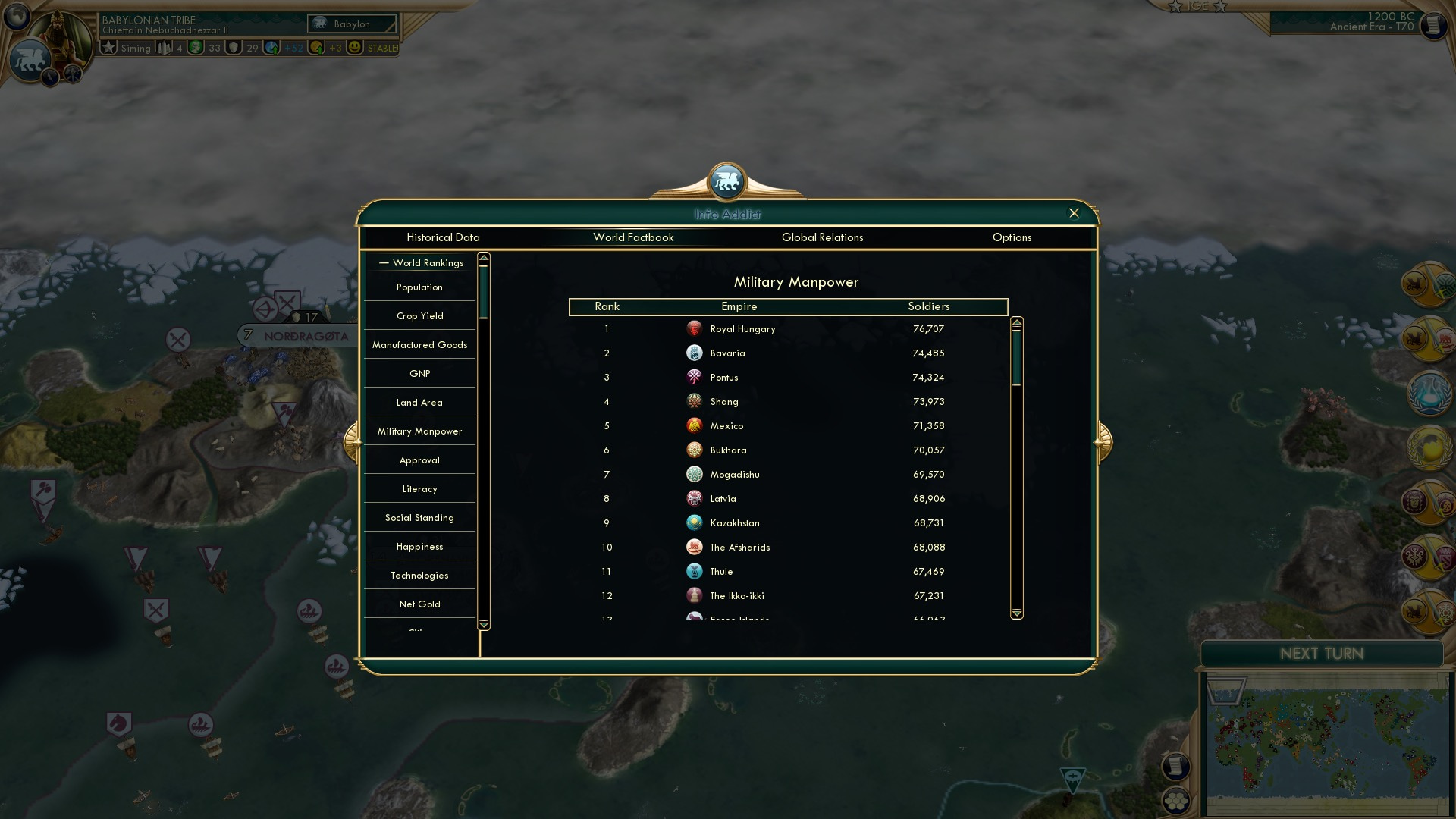Open the Options tab of Info Addict

pos(1012,237)
